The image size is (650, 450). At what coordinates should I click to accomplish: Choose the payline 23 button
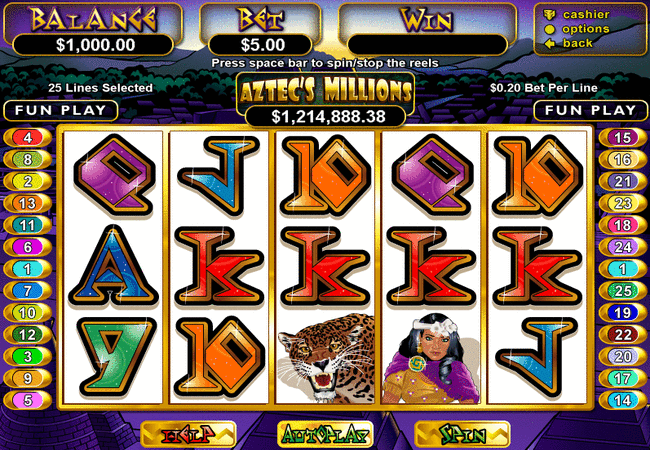tap(622, 203)
